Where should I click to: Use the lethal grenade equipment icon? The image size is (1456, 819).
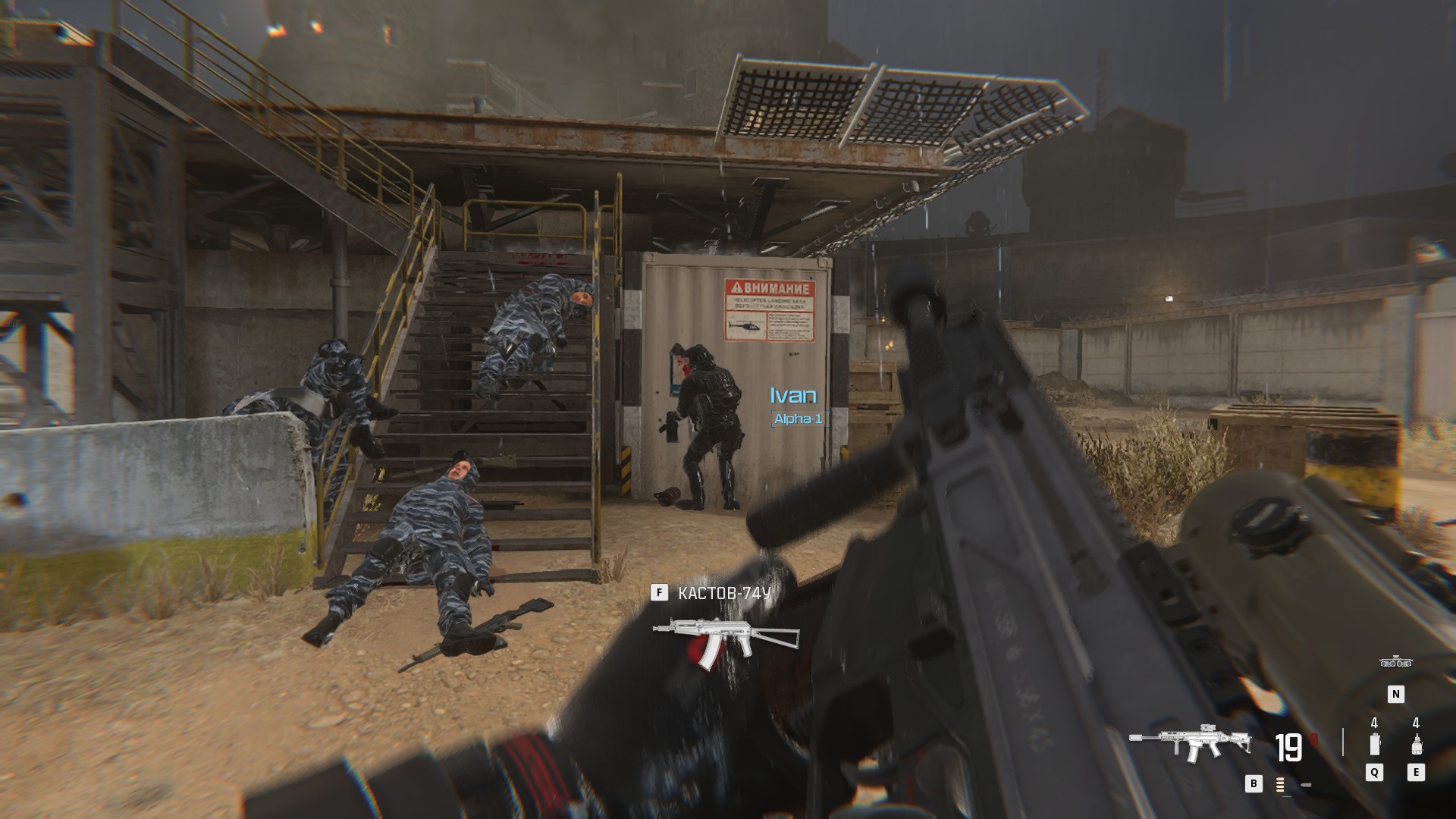(1415, 745)
